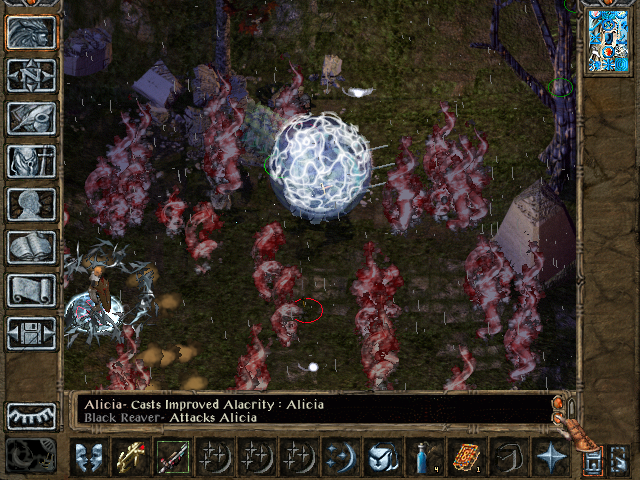Open the journal from the sidebar
The width and height of the screenshot is (640, 480).
[32, 118]
